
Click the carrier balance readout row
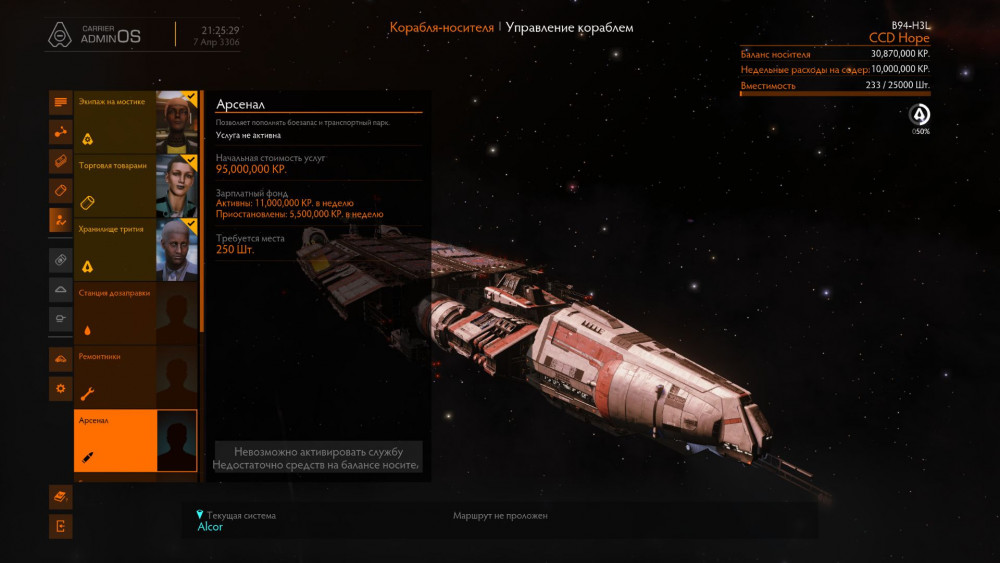pyautogui.click(x=835, y=54)
